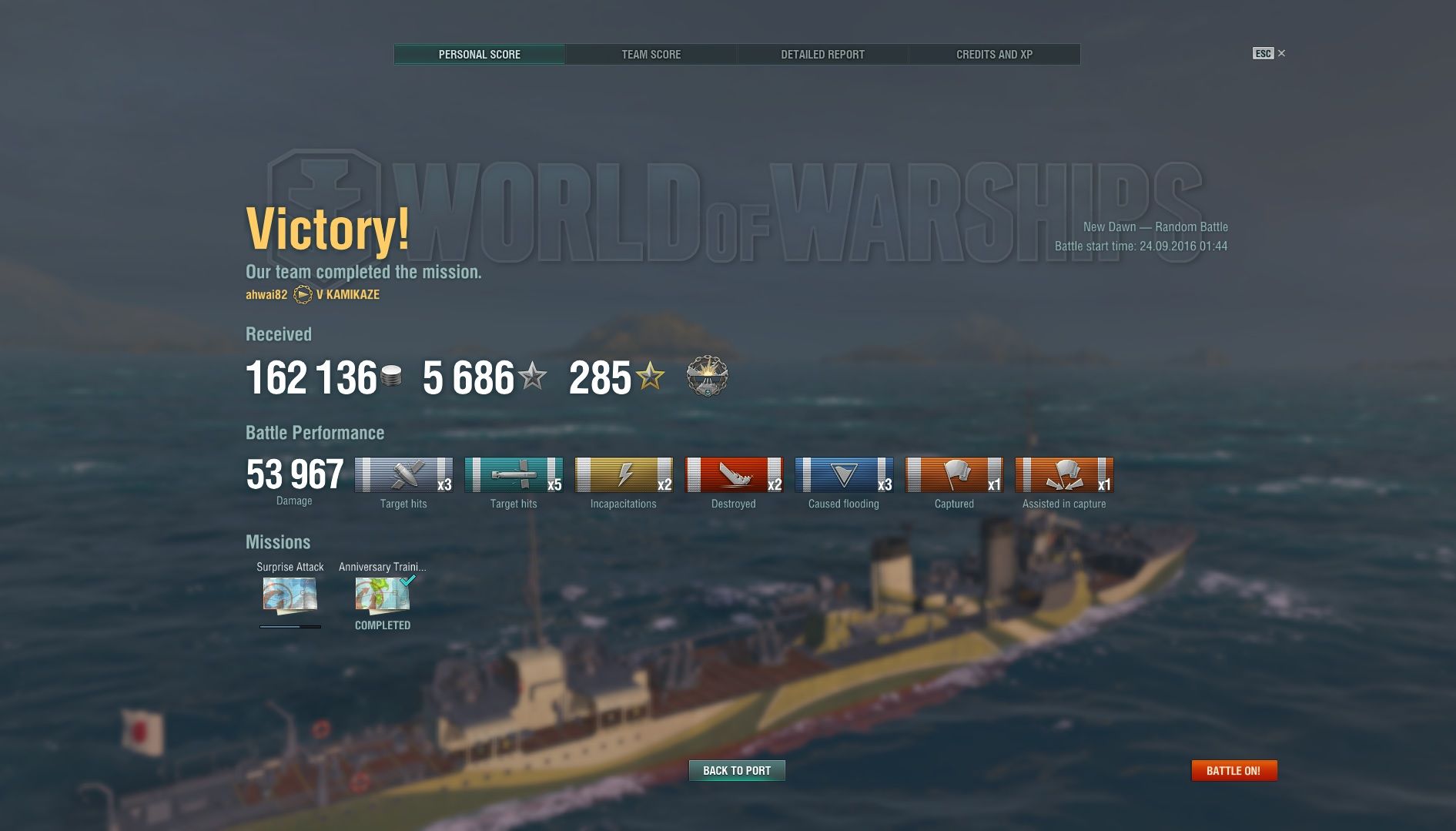The width and height of the screenshot is (1456, 831).
Task: Select the Personal Score tab
Action: 479,55
